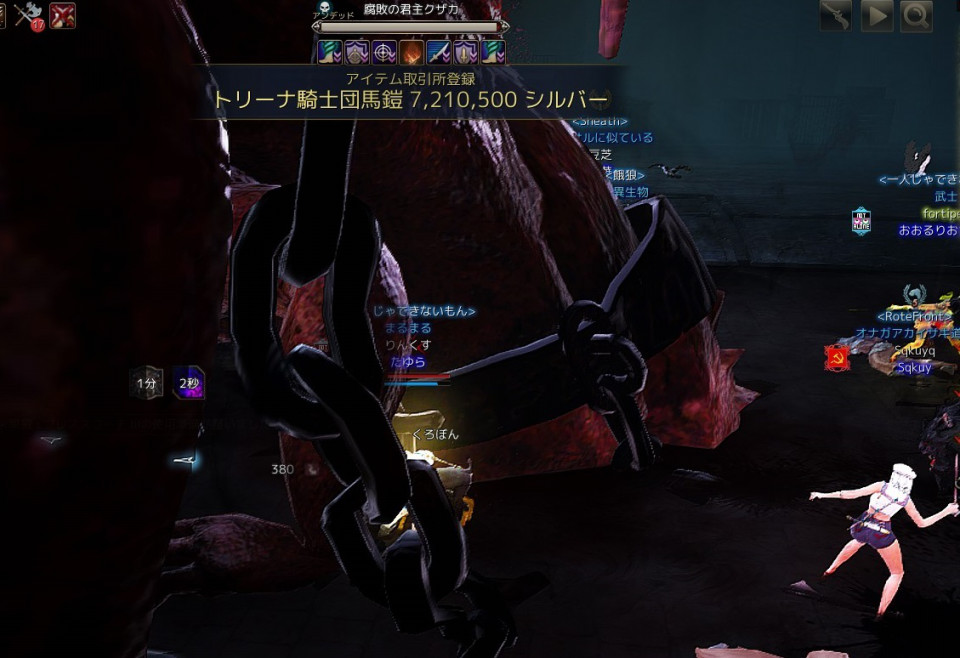Click the 1分 cooldown skill icon
This screenshot has width=960, height=658.
[147, 382]
